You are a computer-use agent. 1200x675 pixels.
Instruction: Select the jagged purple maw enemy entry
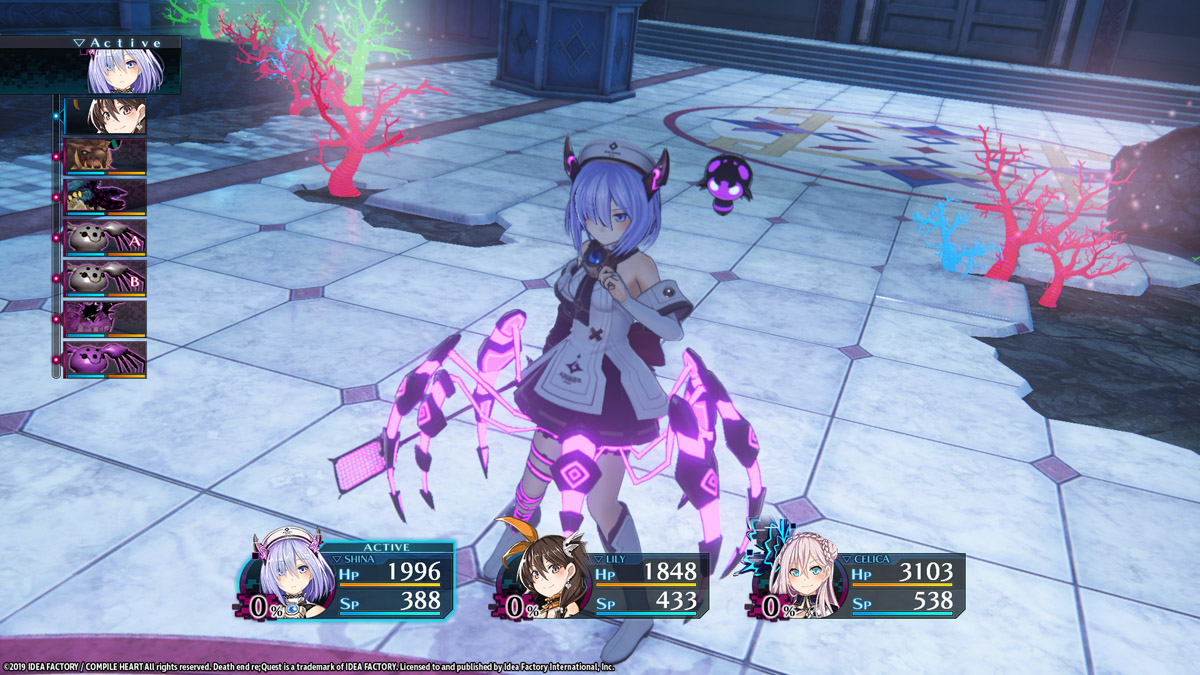105,319
